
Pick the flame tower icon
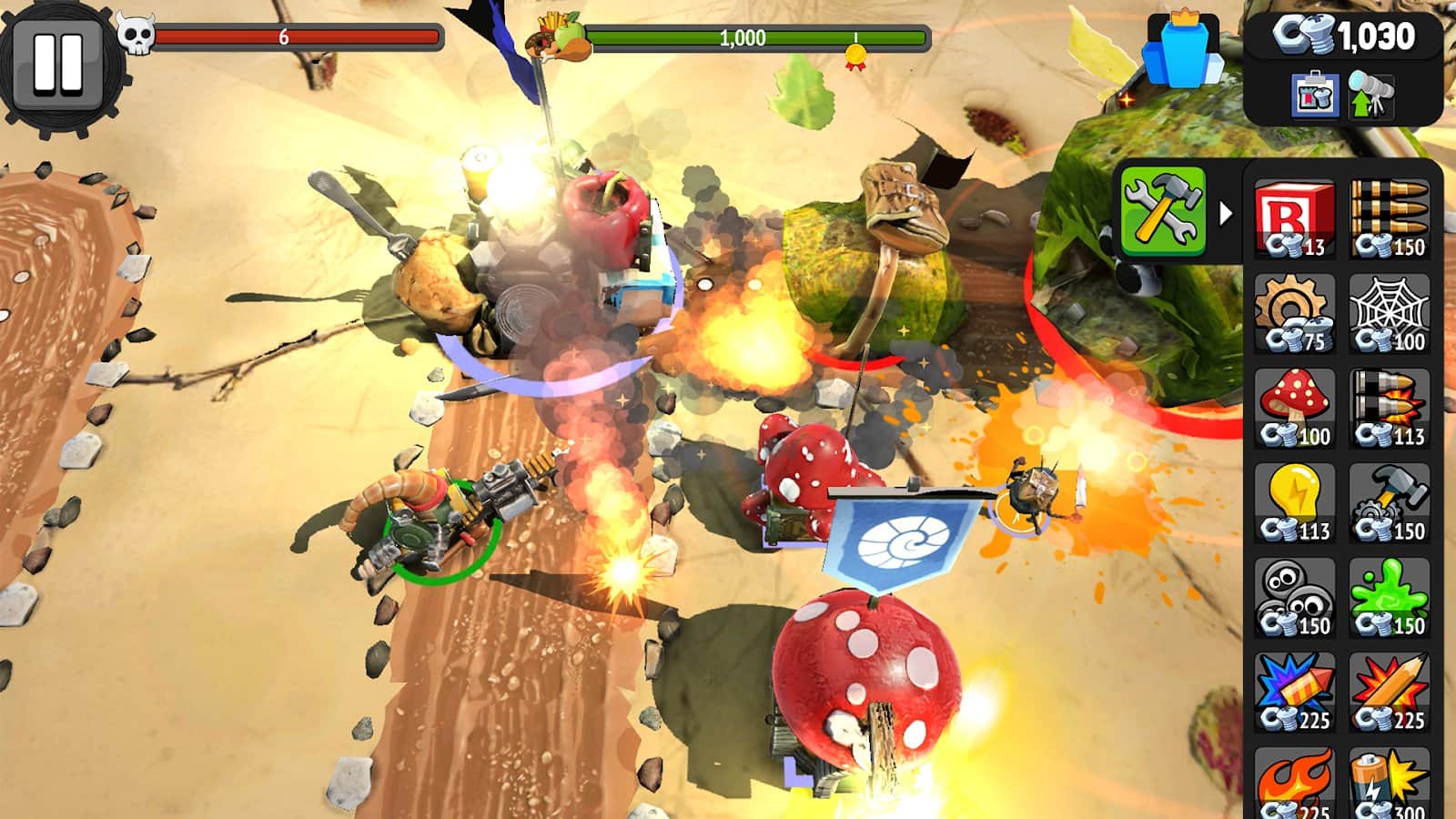pos(1294,783)
